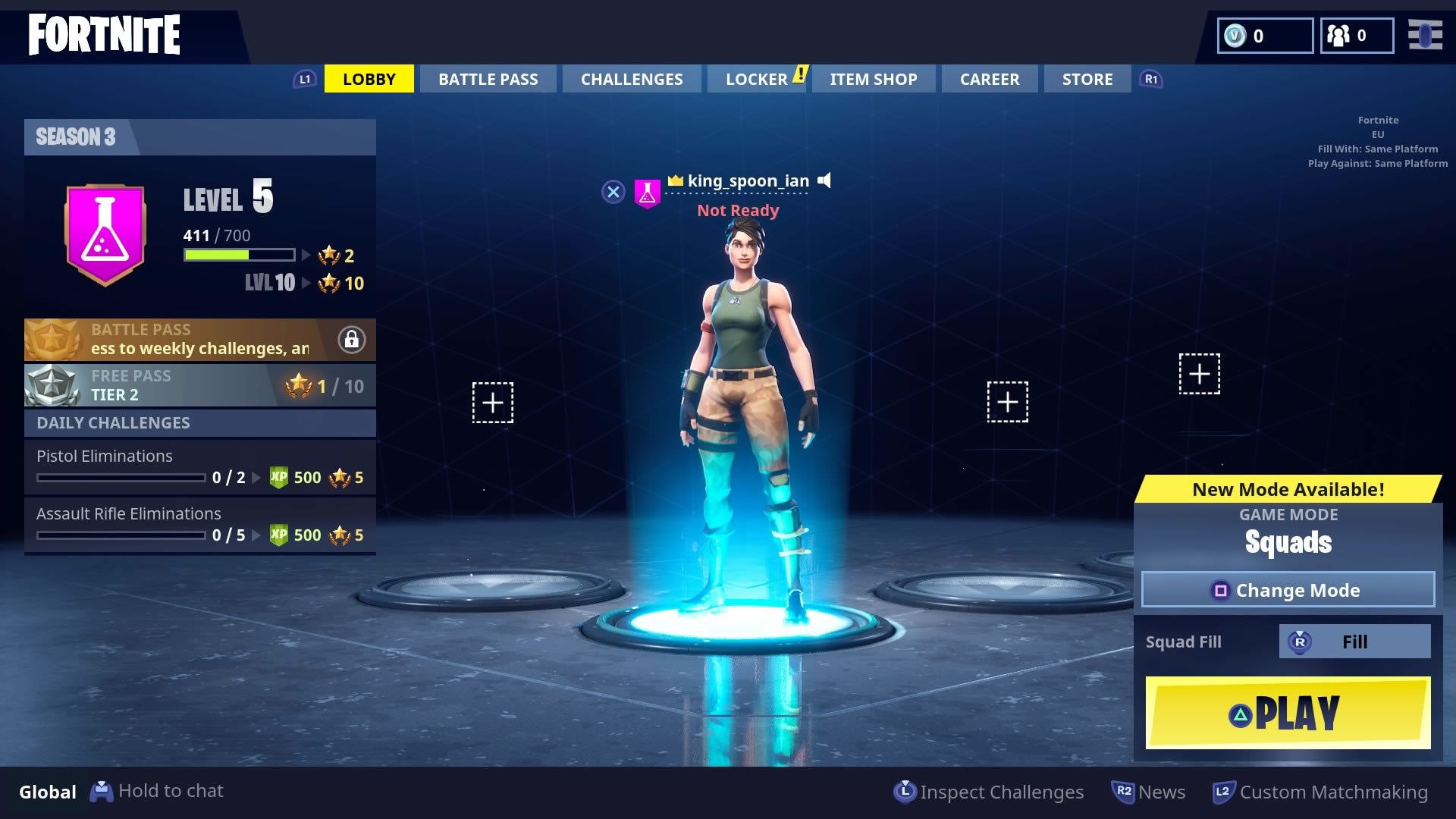The height and width of the screenshot is (819, 1456).
Task: Open Change Mode selection
Action: point(1288,590)
